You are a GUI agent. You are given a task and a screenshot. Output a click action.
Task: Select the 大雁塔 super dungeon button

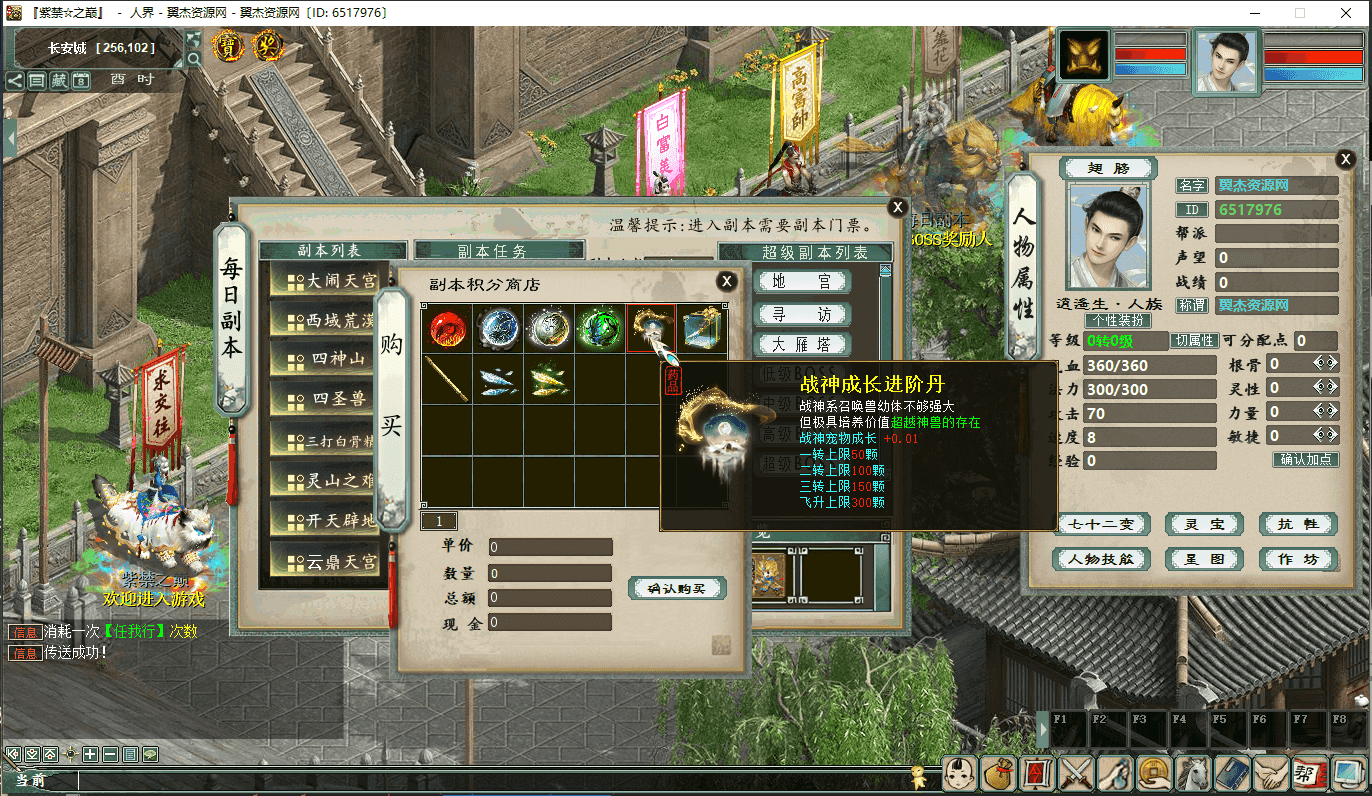[x=802, y=344]
